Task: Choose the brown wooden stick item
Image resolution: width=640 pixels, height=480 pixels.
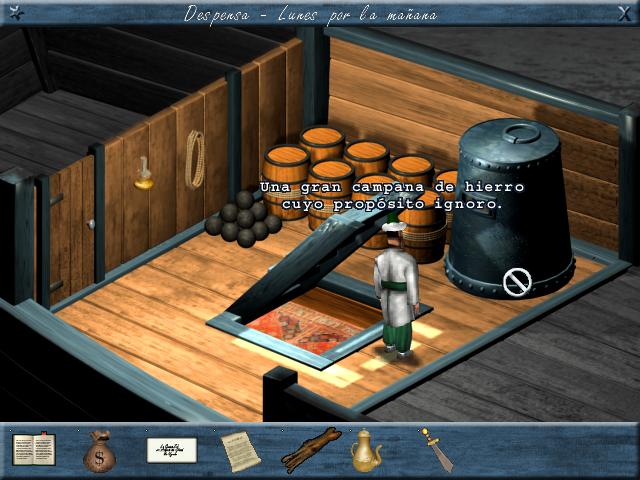Action: pos(306,450)
